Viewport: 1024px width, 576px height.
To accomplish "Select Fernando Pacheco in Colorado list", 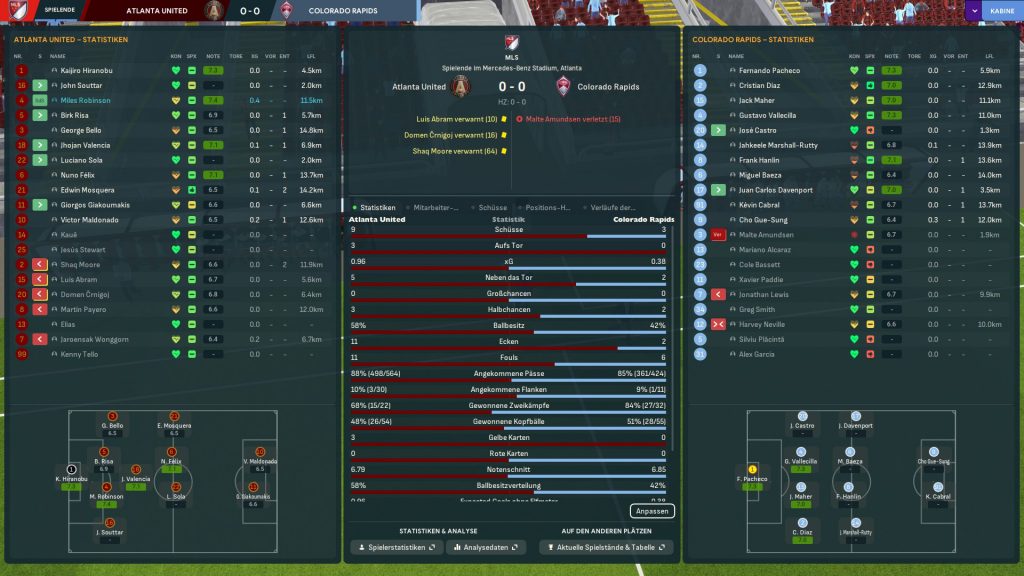I will (x=769, y=71).
